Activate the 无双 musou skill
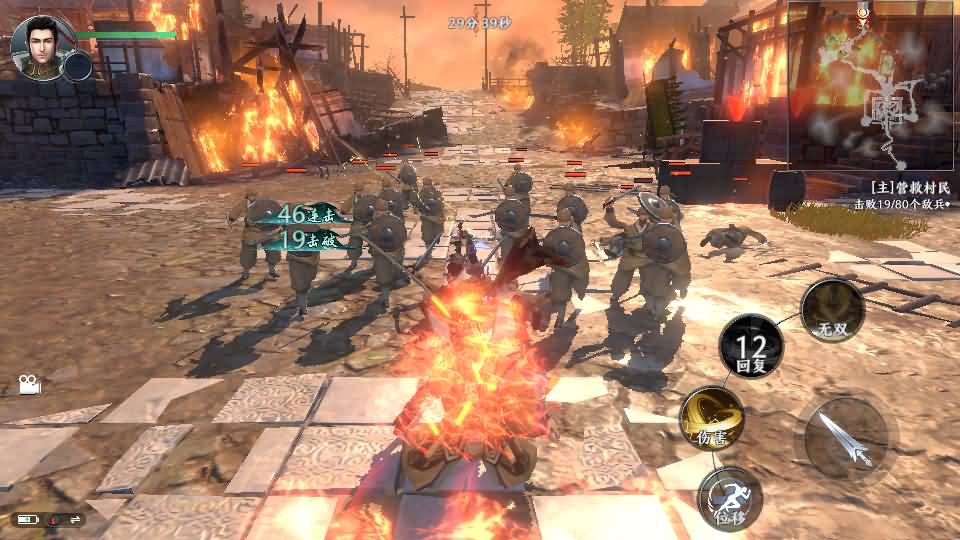960x540 pixels. click(832, 310)
